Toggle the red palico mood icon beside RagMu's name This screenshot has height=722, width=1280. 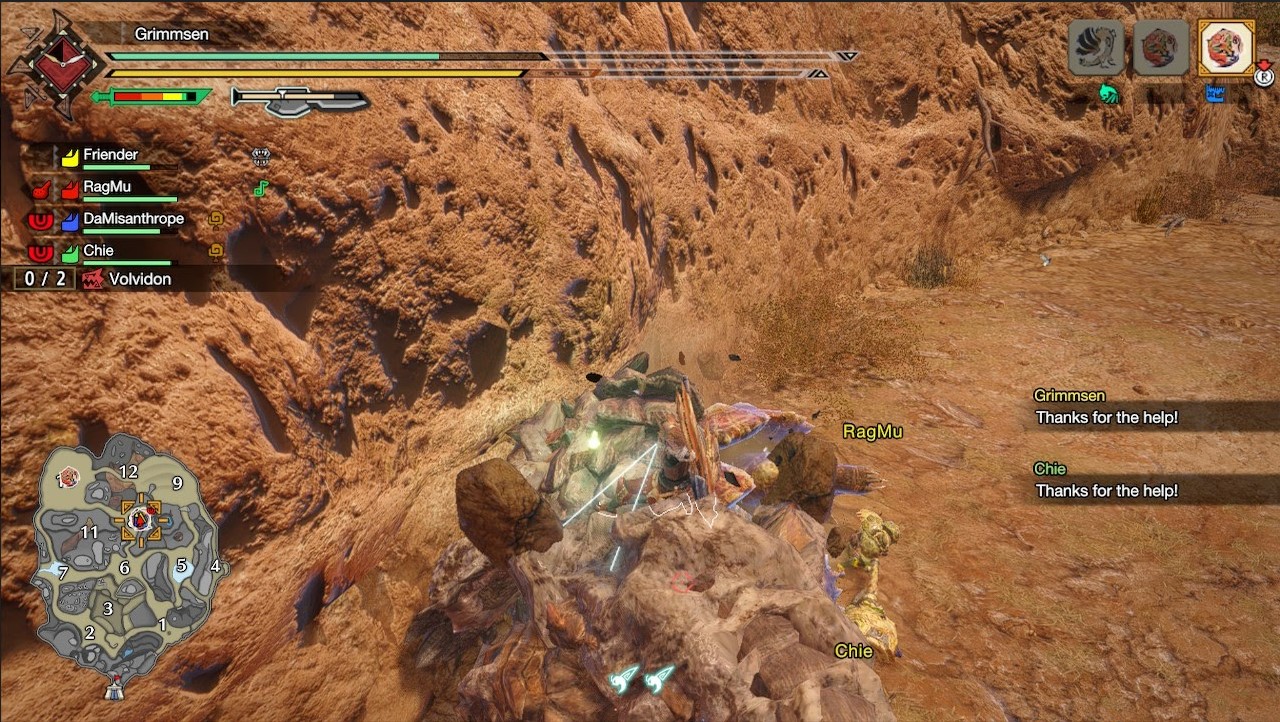(x=41, y=188)
